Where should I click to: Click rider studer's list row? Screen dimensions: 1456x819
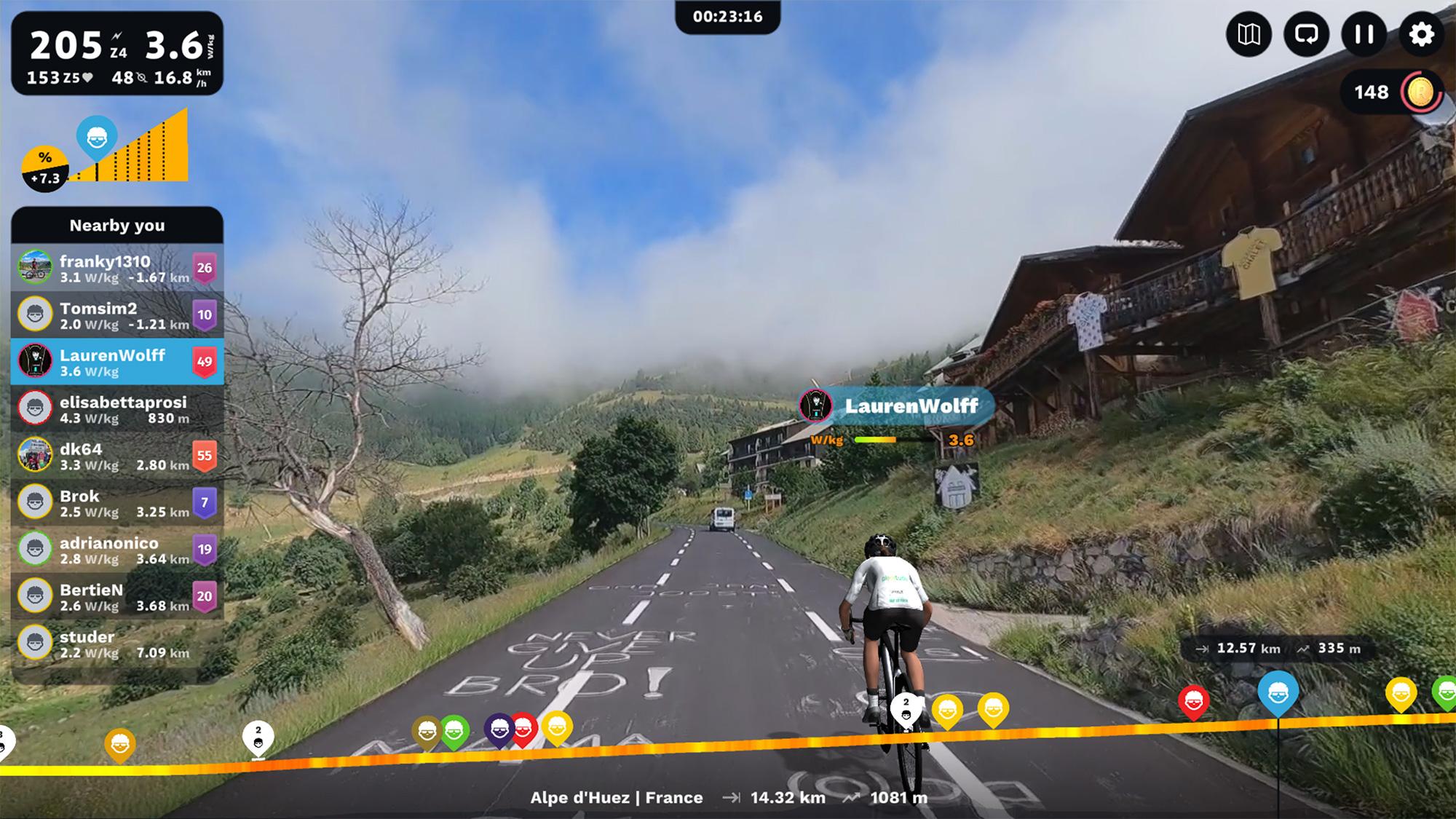(x=117, y=644)
